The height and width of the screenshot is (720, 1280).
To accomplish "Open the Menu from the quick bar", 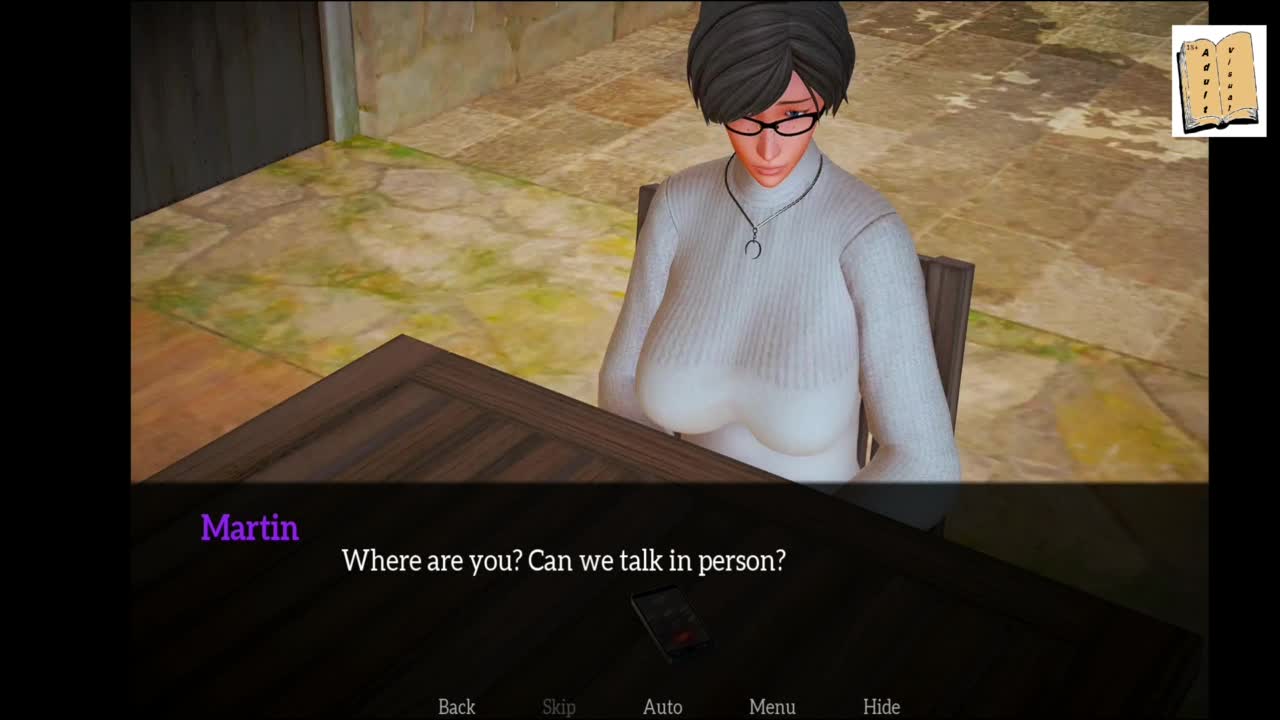I will point(772,707).
